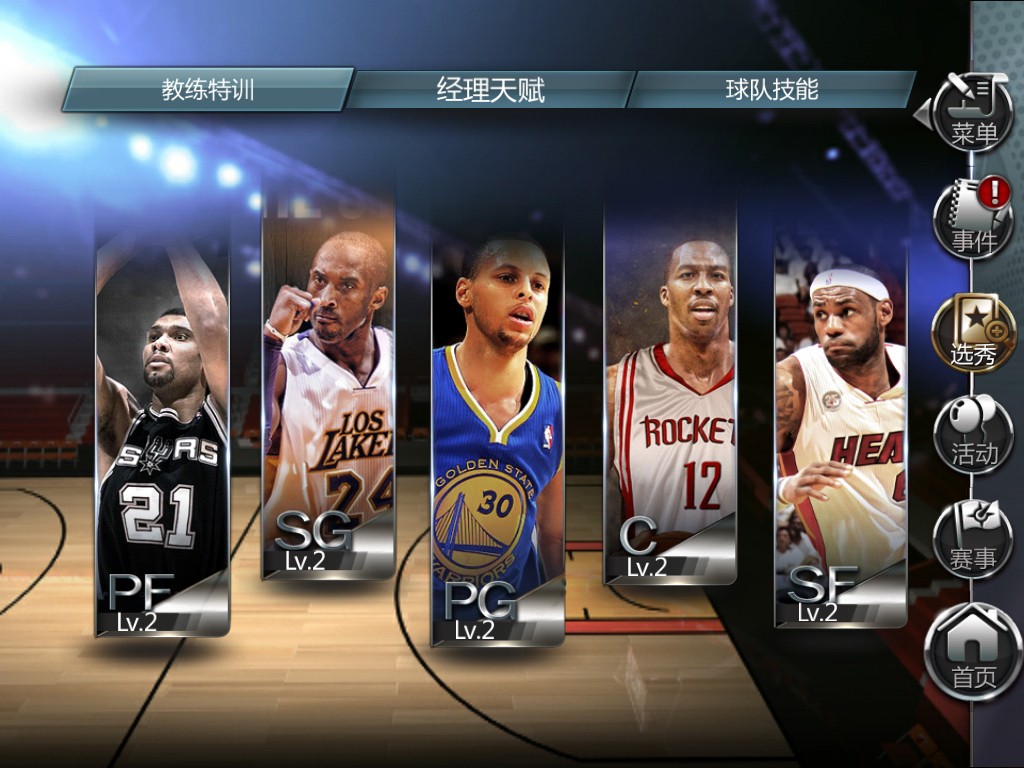Open the 菜单 menu button

(973, 112)
